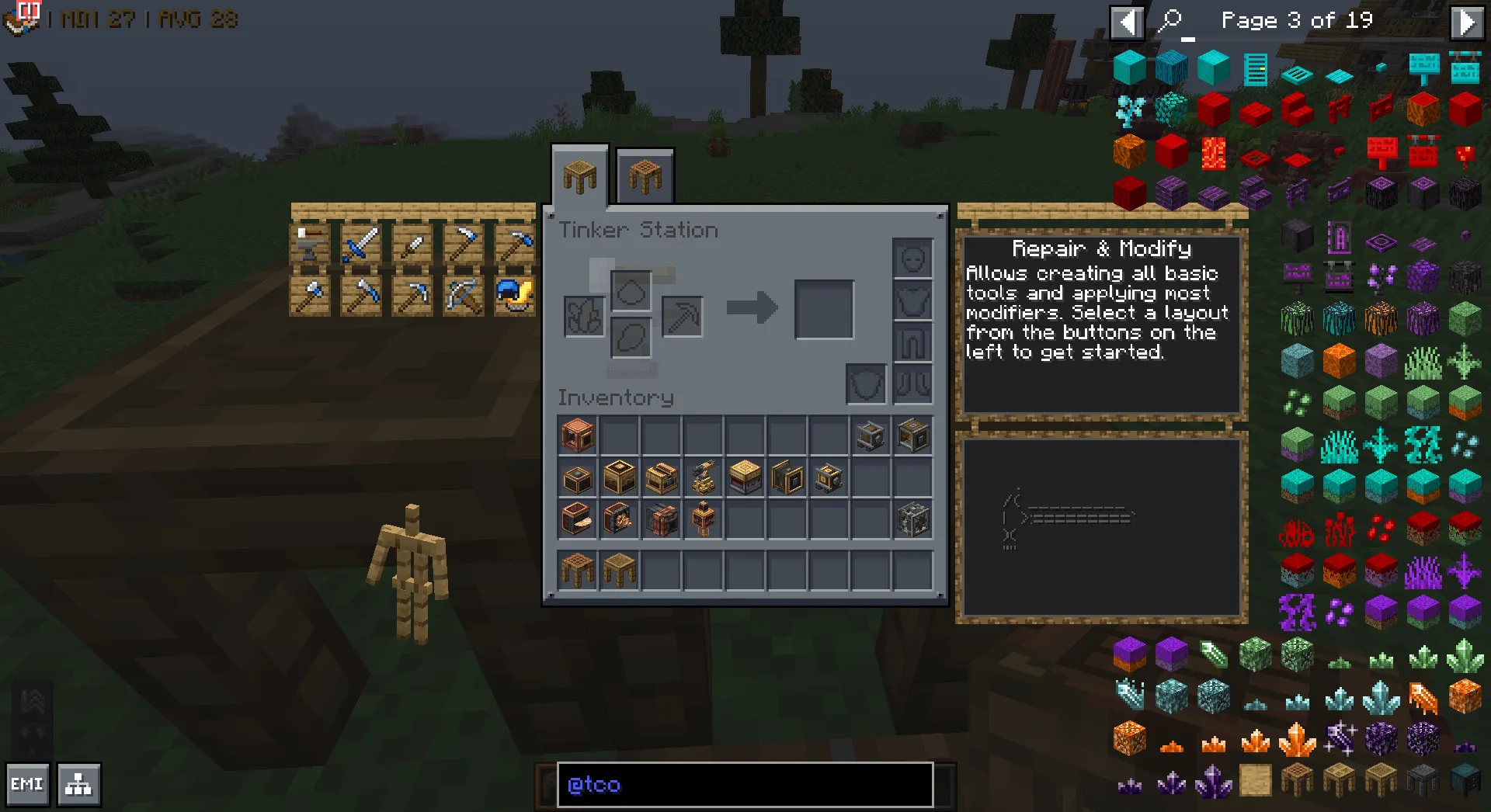Select the first hotbar tinker station

tap(578, 571)
